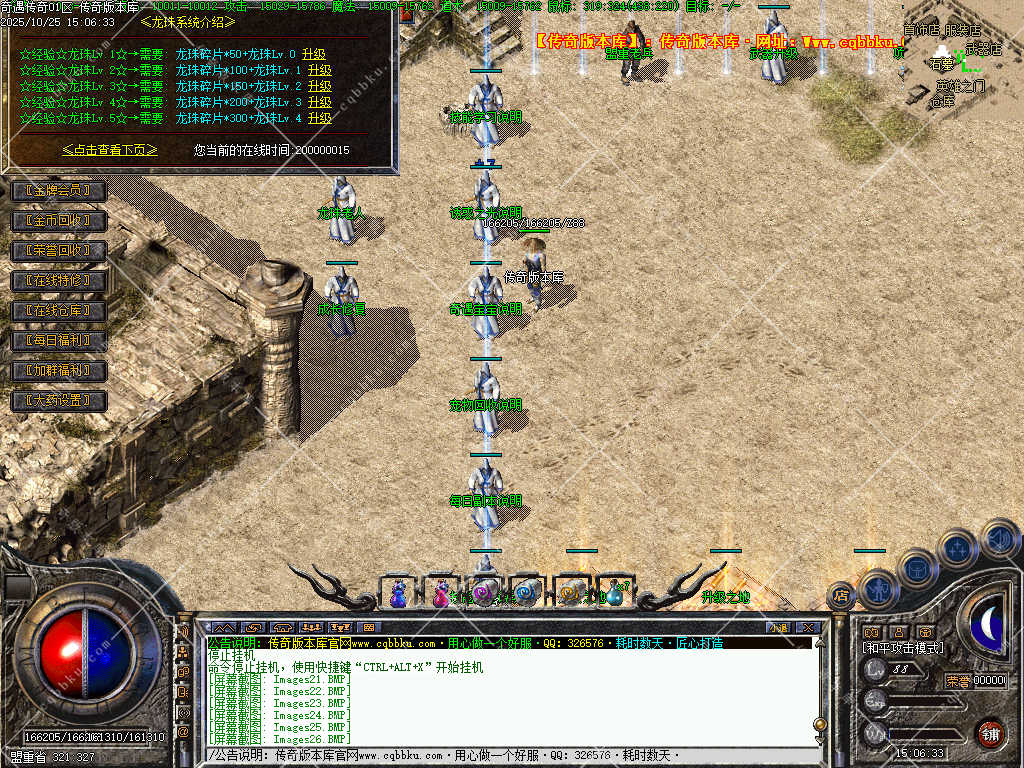Open the character equipment round button
The height and width of the screenshot is (768, 1024).
pos(879,588)
